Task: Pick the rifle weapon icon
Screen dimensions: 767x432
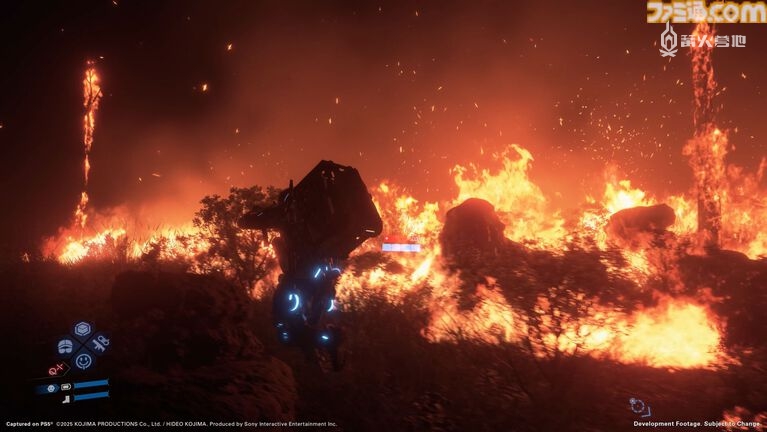Action: click(x=100, y=344)
